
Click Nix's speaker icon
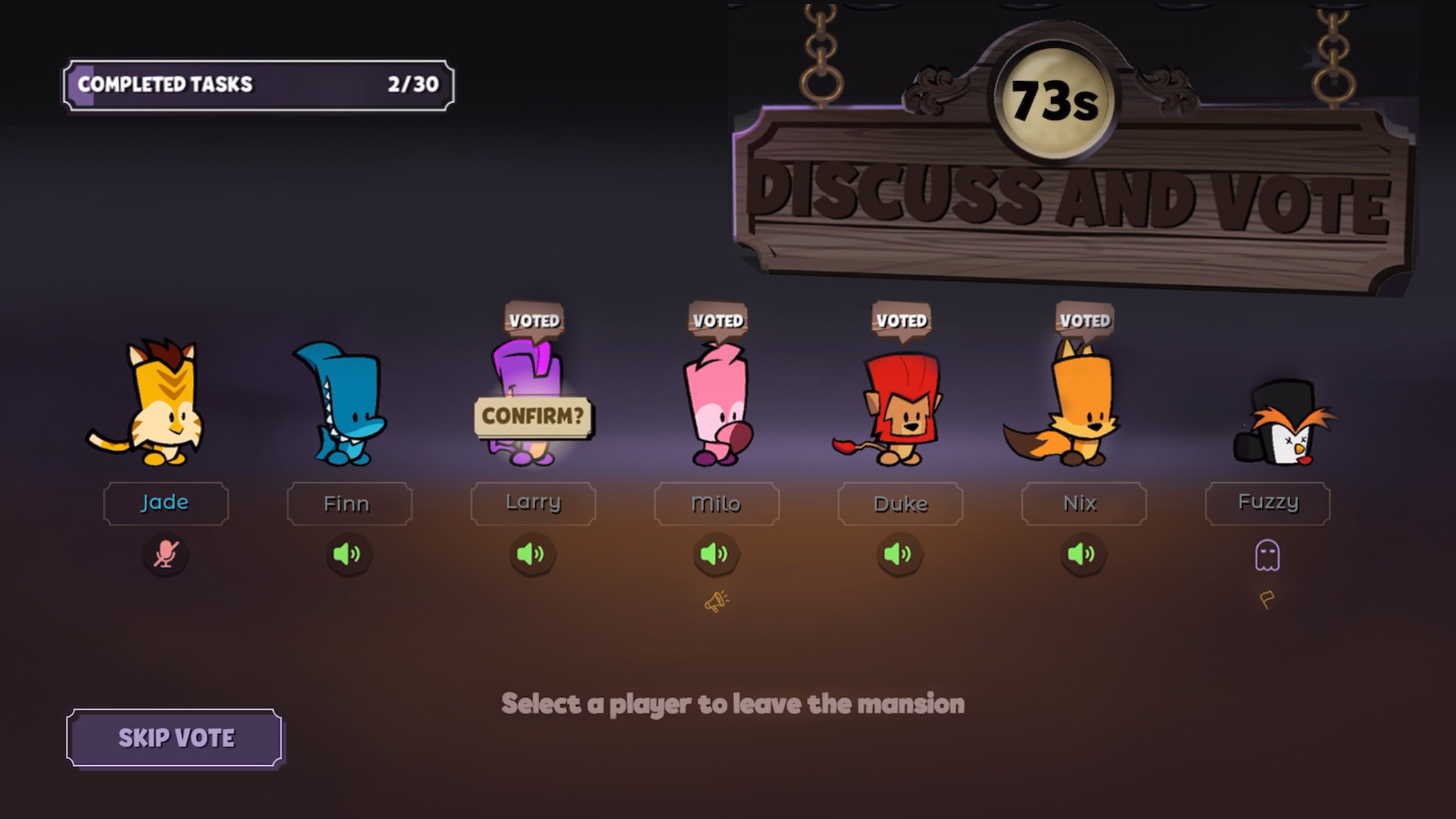point(1083,554)
